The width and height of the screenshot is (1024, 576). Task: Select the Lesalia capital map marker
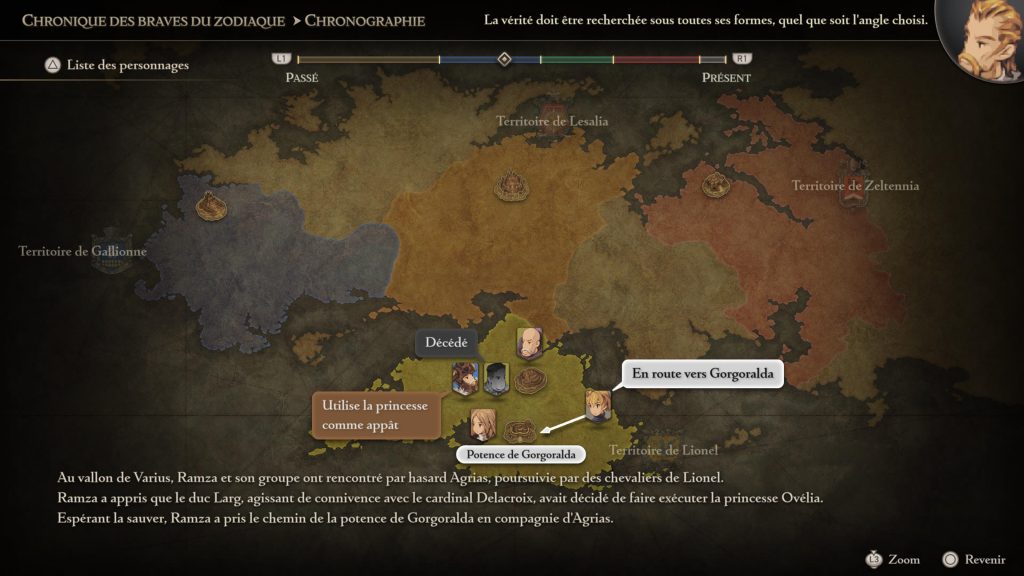(513, 184)
